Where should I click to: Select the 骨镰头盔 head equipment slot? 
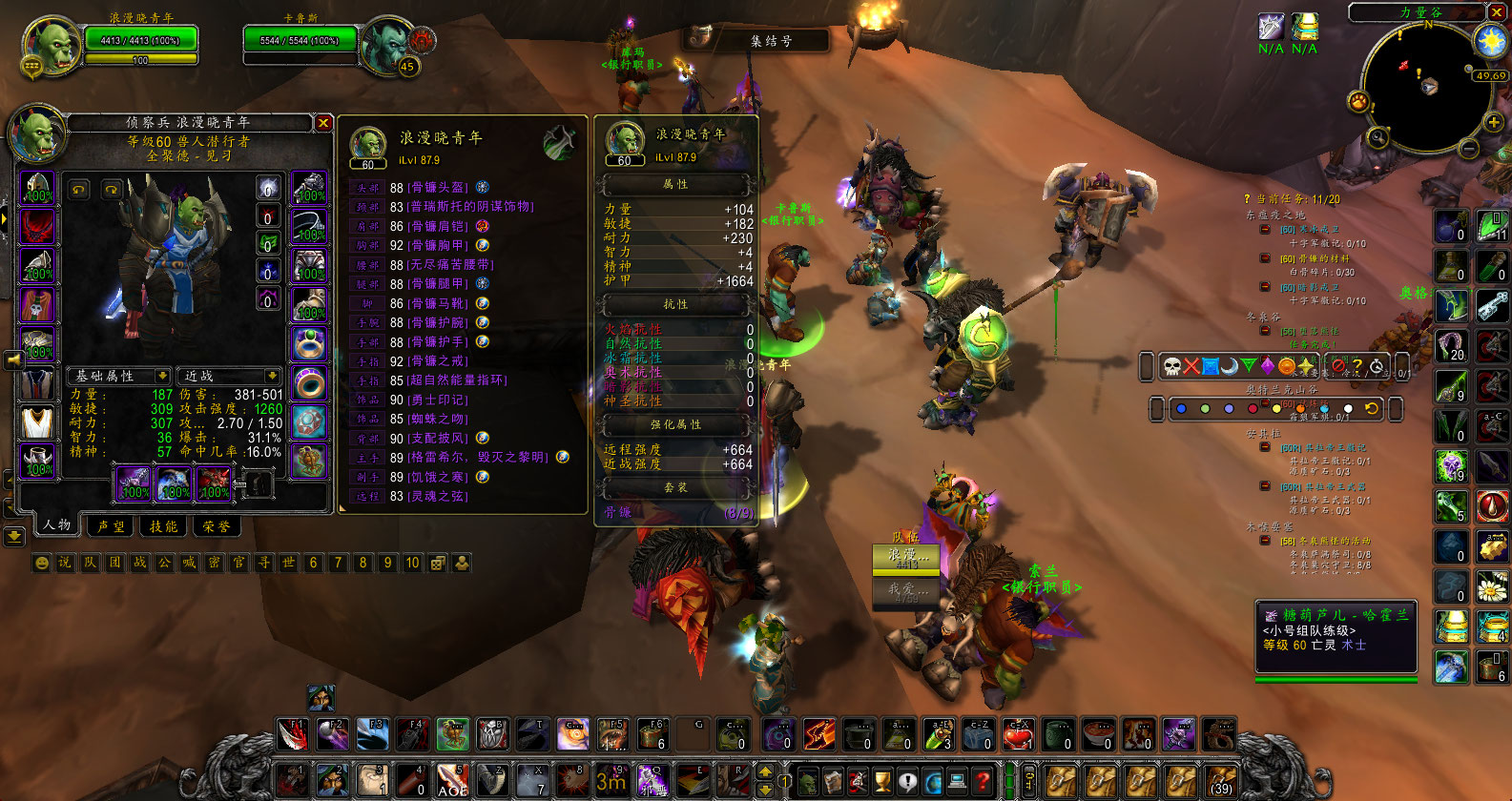[x=38, y=188]
